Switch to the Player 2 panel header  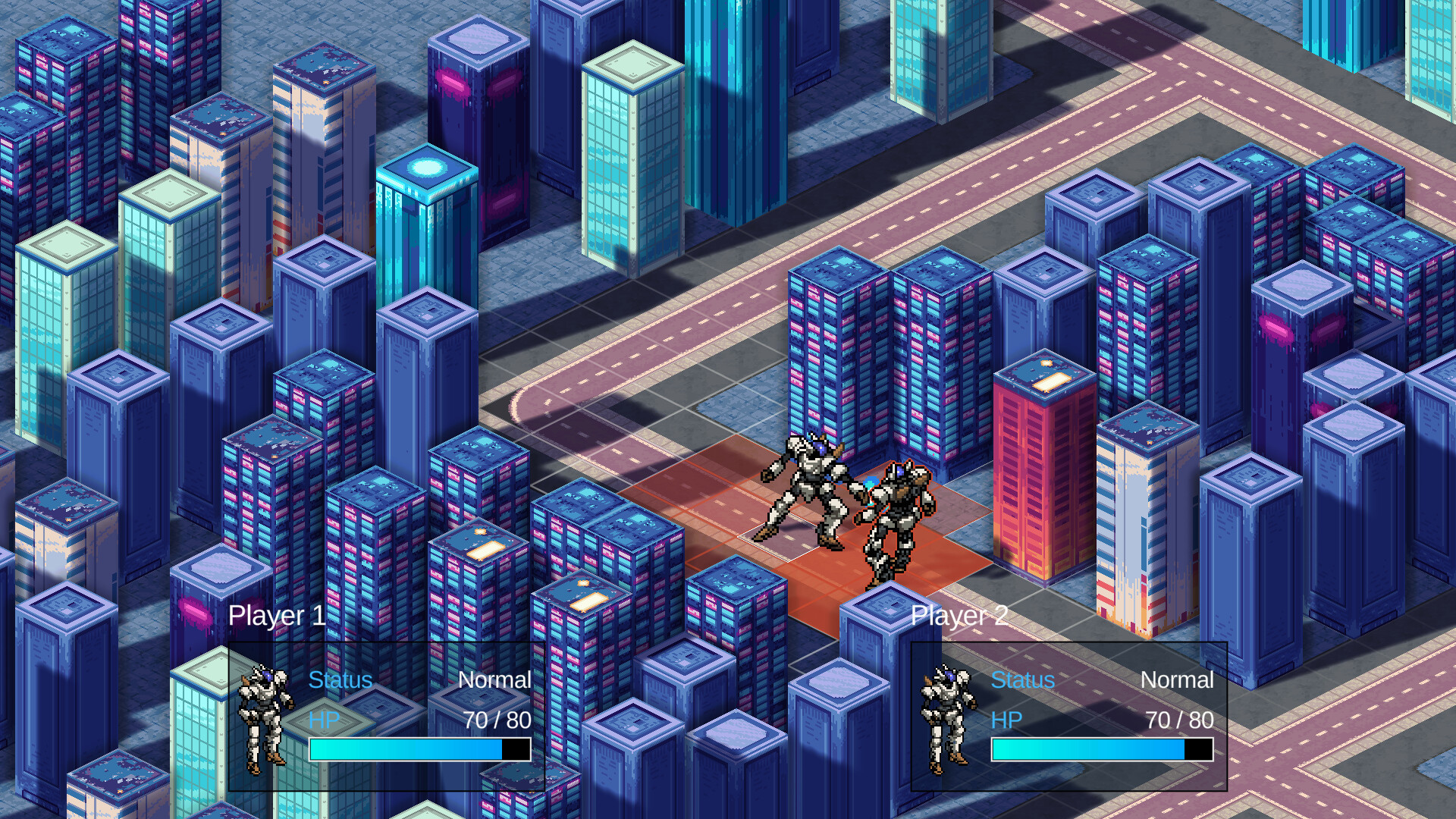pyautogui.click(x=960, y=616)
